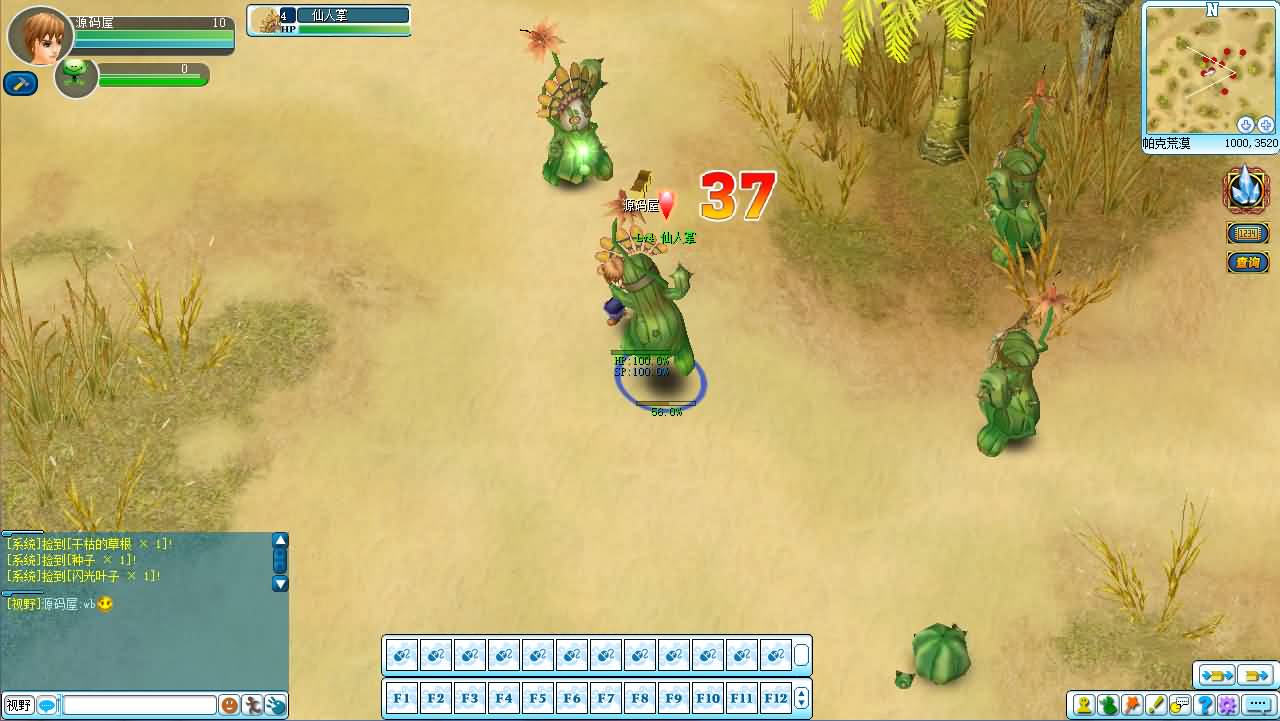The width and height of the screenshot is (1280, 721).
Task: Open settings with the purple gear icon
Action: (1227, 705)
